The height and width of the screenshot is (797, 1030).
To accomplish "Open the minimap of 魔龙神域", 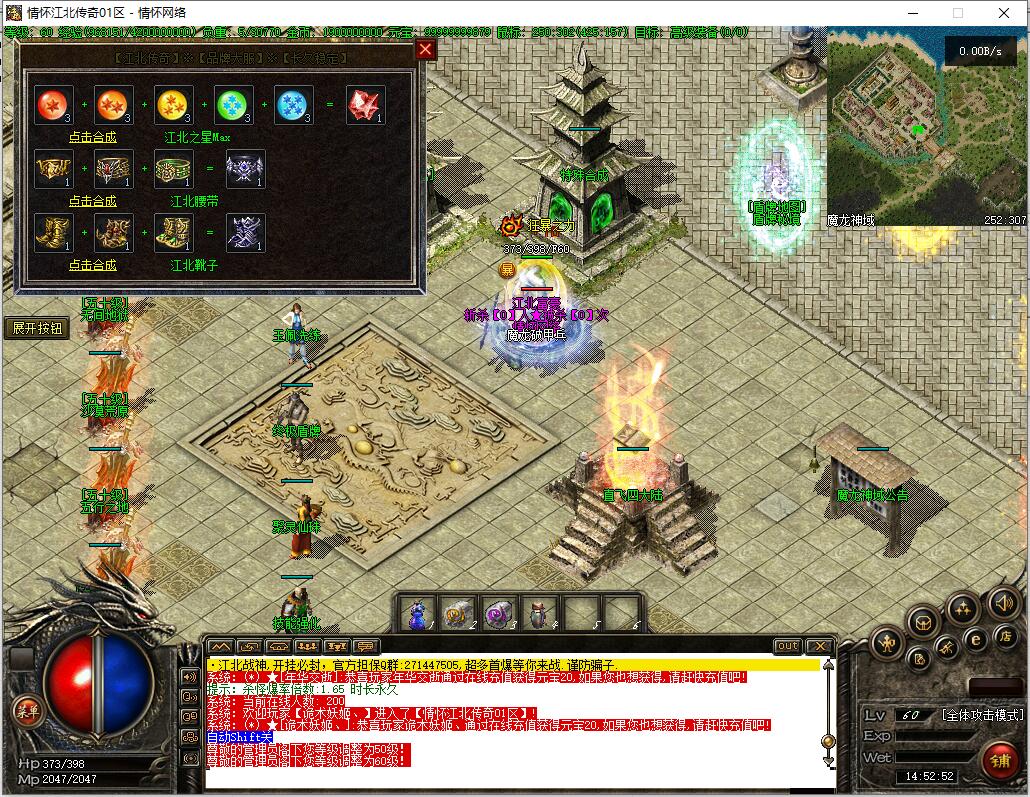I will [x=926, y=125].
